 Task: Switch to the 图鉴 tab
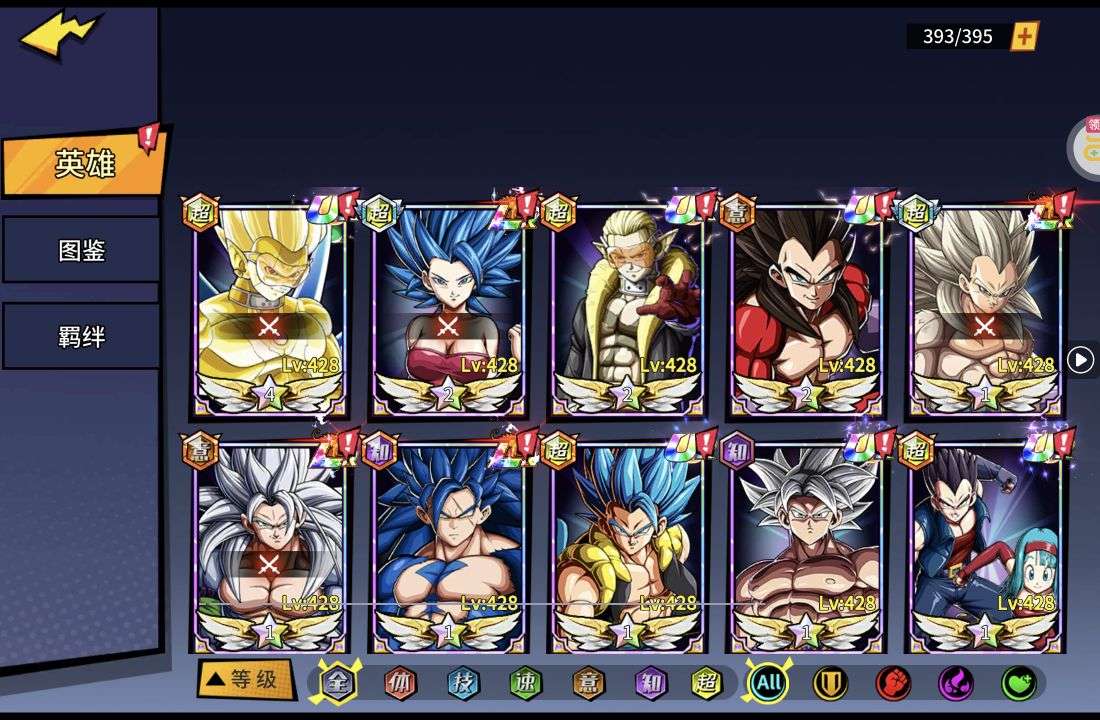click(x=81, y=250)
